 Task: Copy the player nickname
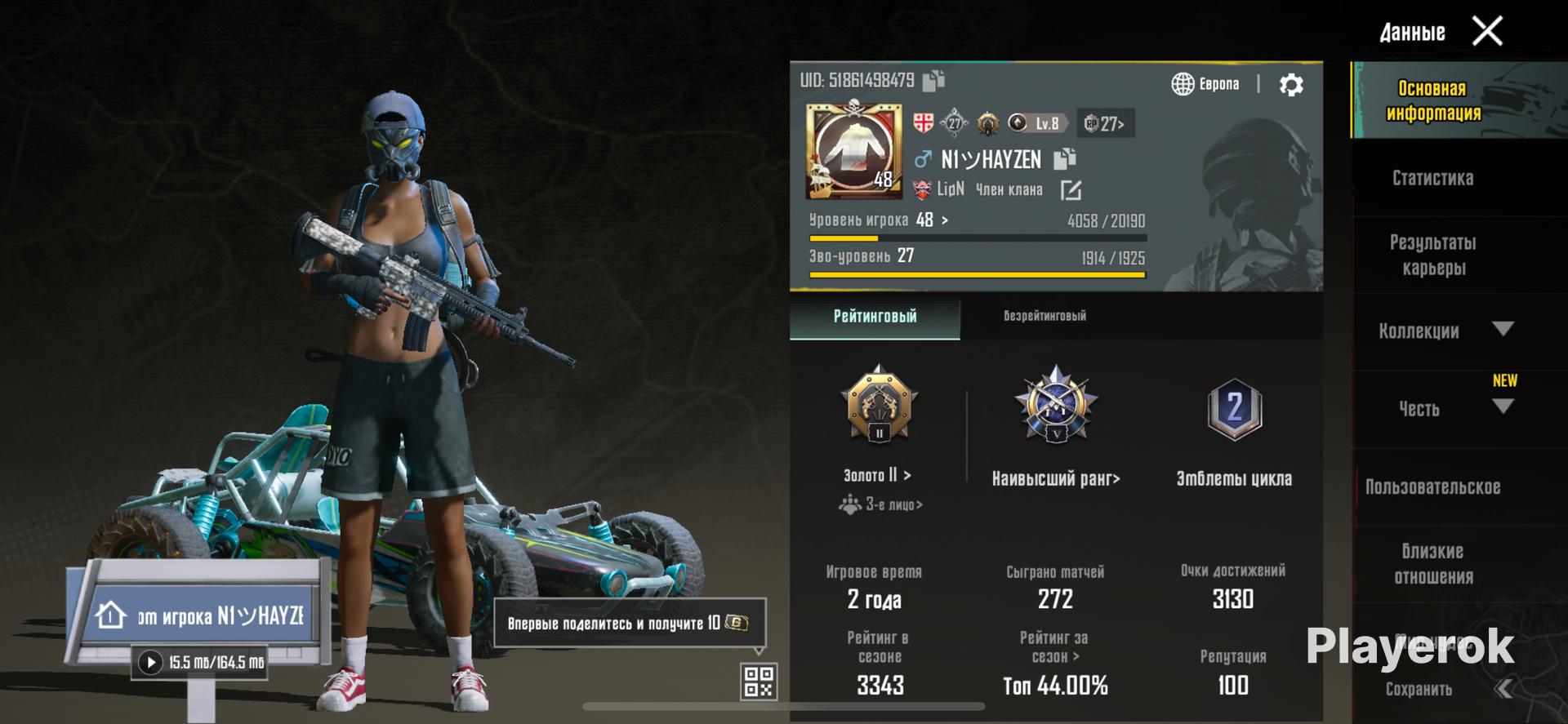click(x=1065, y=158)
